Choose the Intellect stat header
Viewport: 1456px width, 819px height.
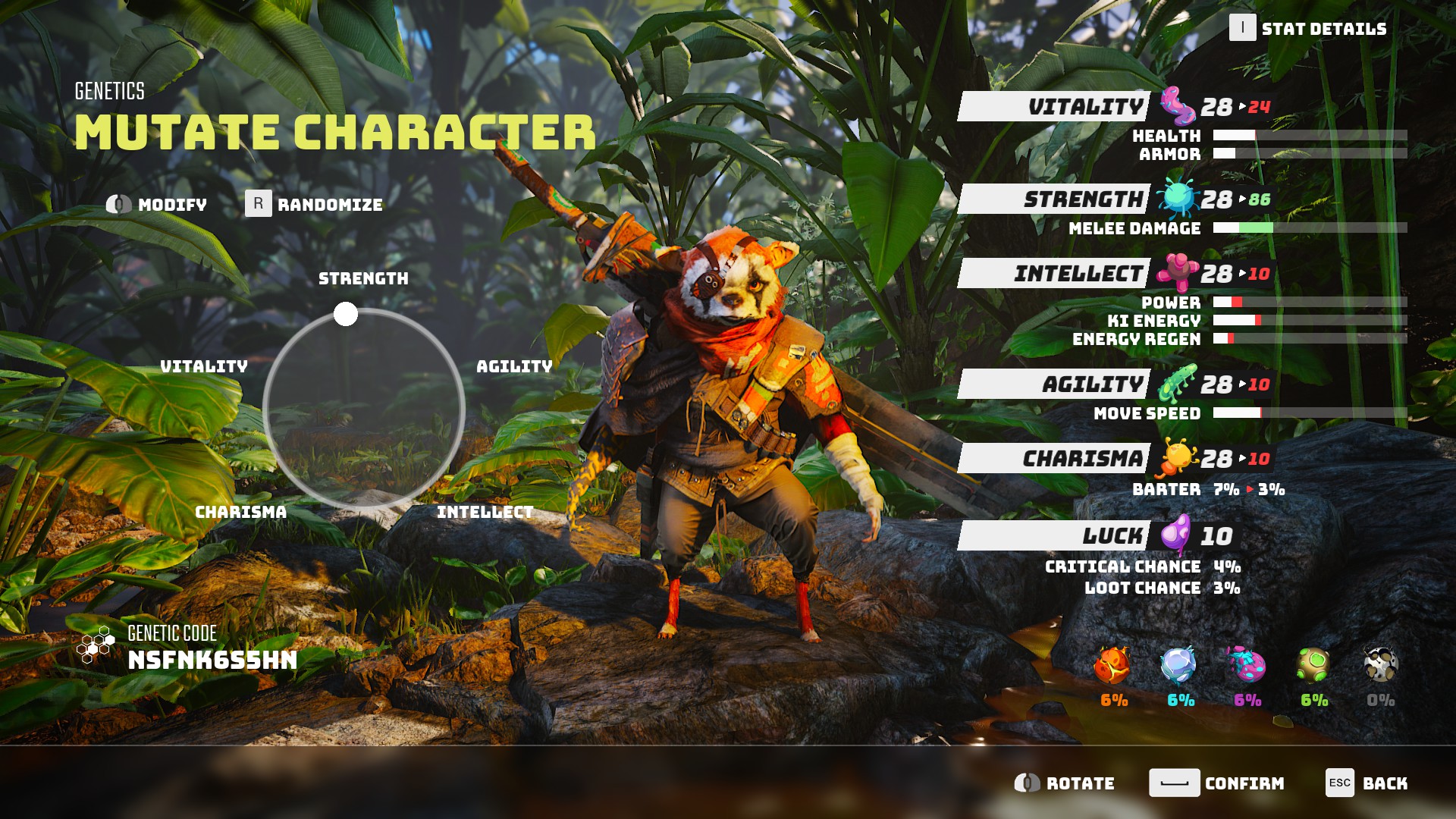pos(1054,274)
